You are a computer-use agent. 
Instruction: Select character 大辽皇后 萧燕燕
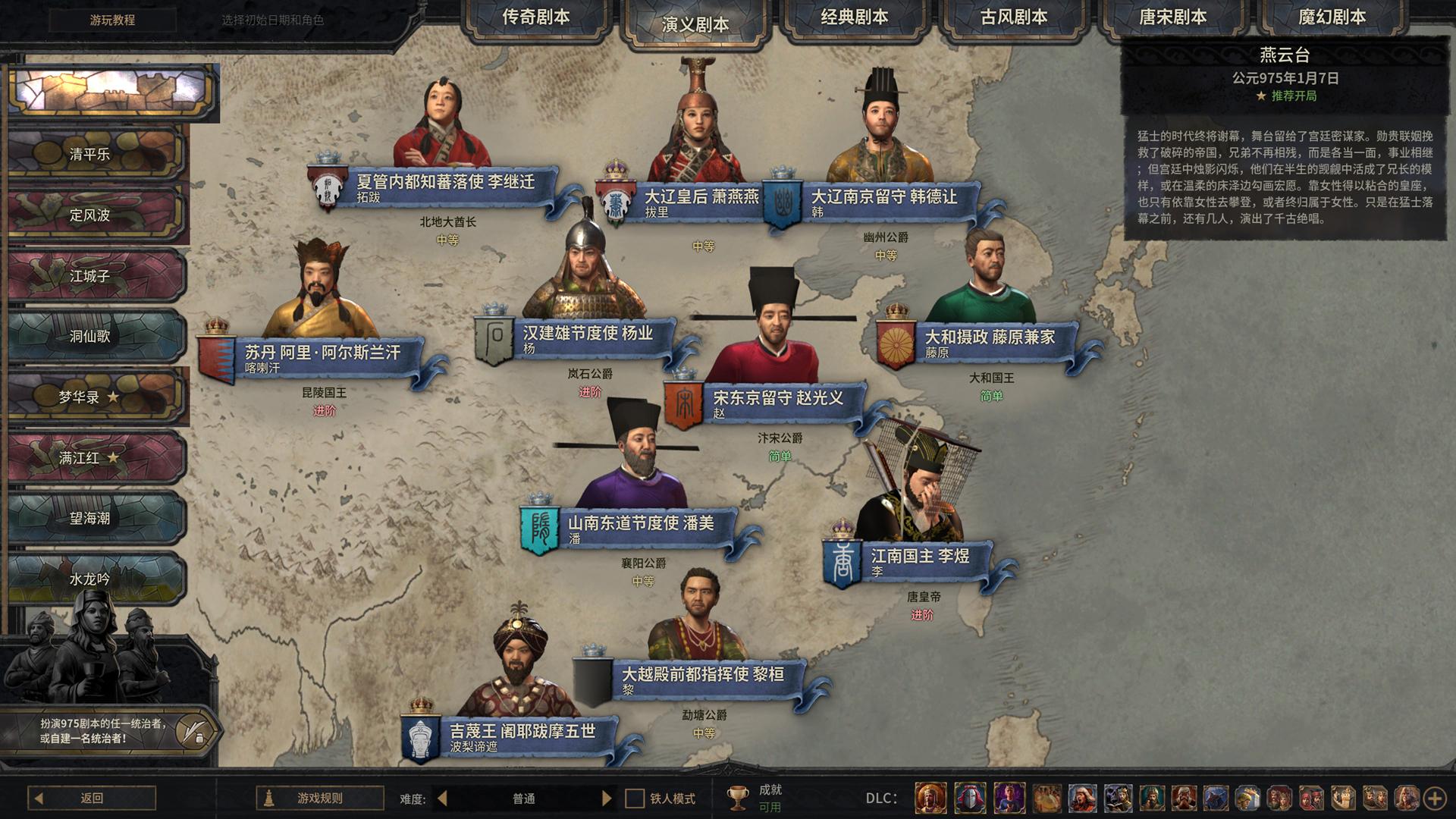click(701, 198)
